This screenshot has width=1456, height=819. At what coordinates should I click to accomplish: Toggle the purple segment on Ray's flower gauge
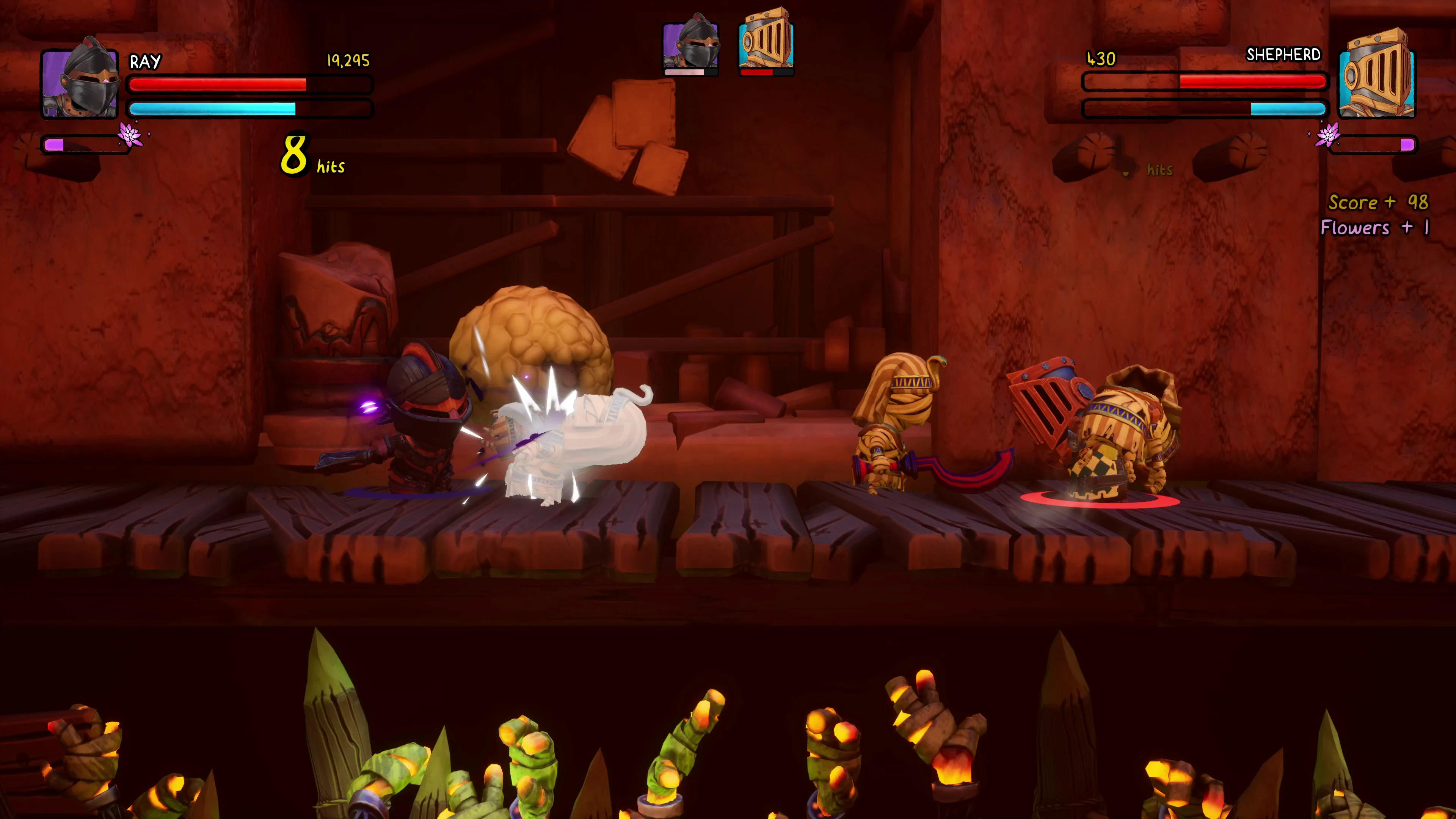pyautogui.click(x=54, y=145)
